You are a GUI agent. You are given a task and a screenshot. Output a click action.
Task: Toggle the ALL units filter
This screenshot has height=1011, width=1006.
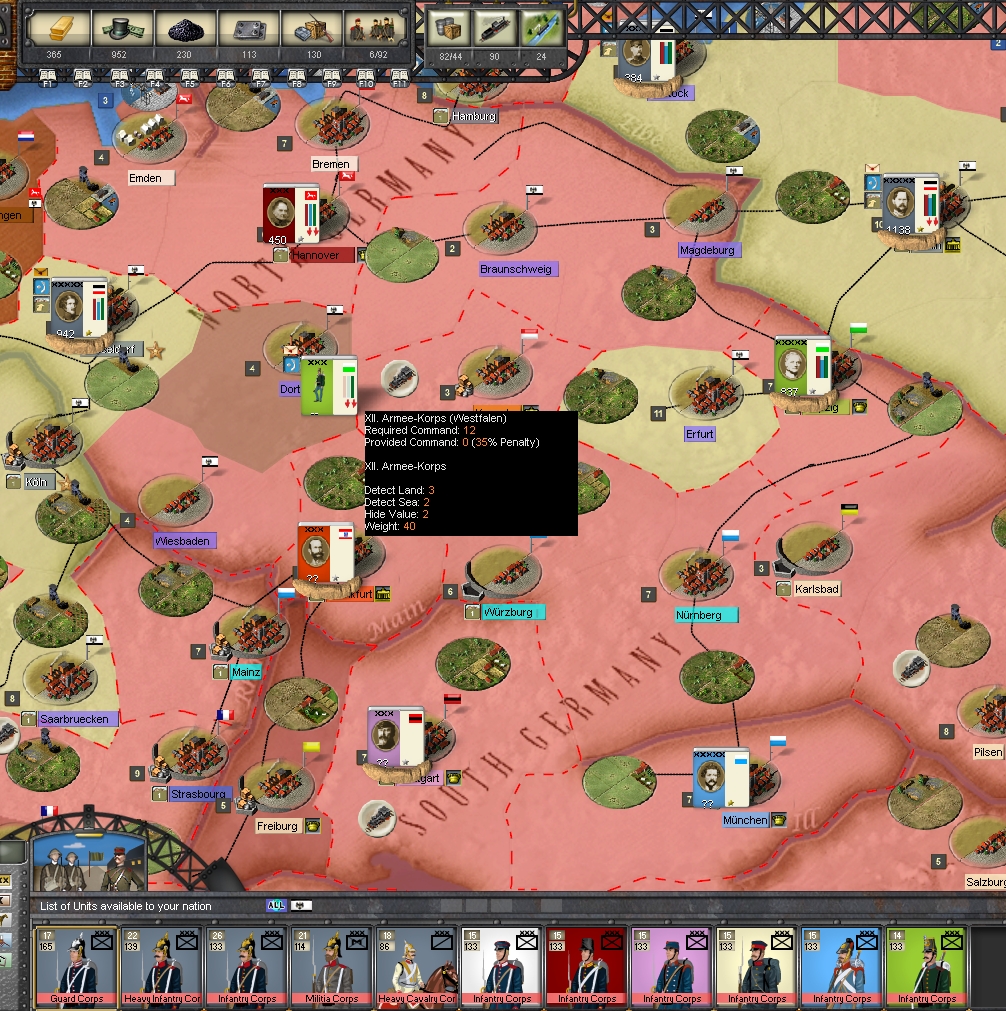[276, 906]
